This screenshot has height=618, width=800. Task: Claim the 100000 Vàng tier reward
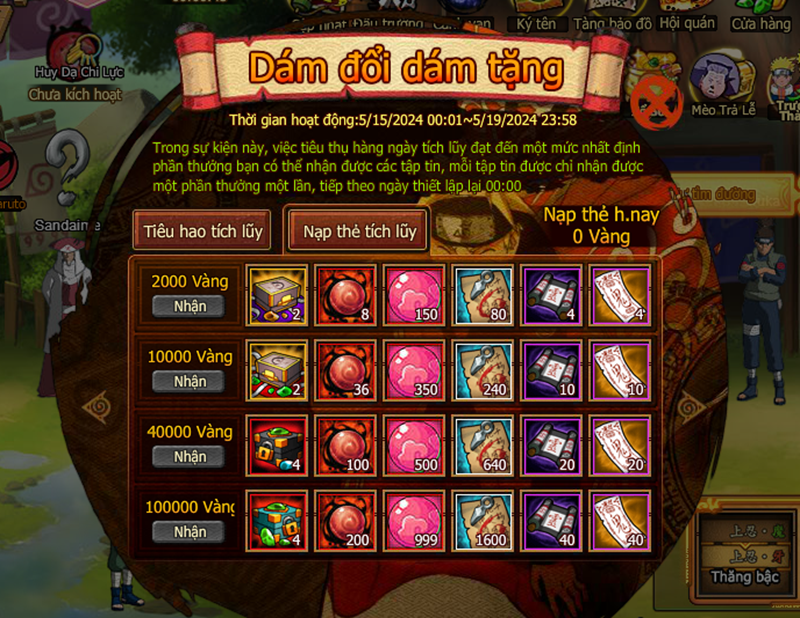(189, 532)
